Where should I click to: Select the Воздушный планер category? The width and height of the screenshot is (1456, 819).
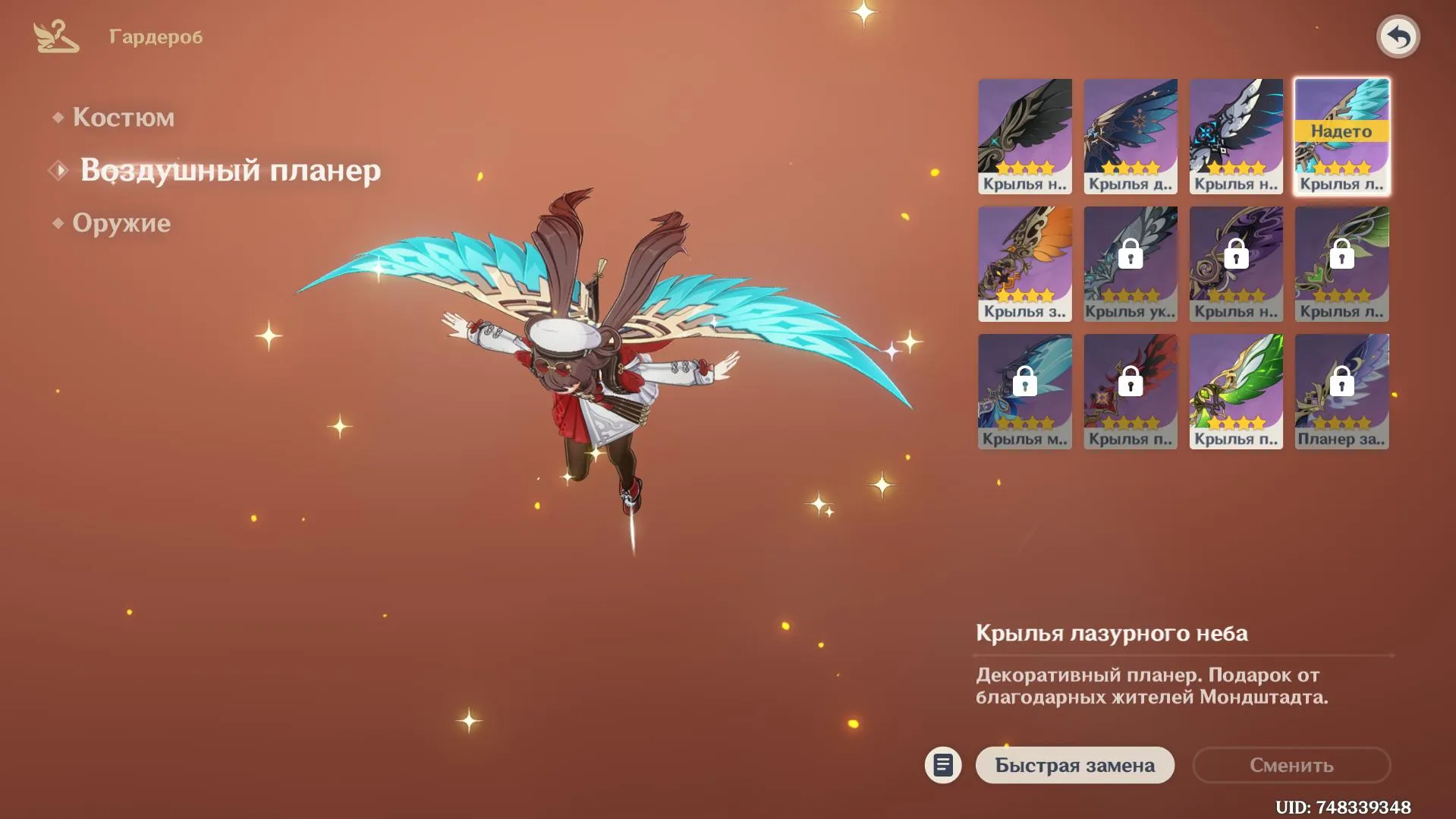tap(231, 170)
